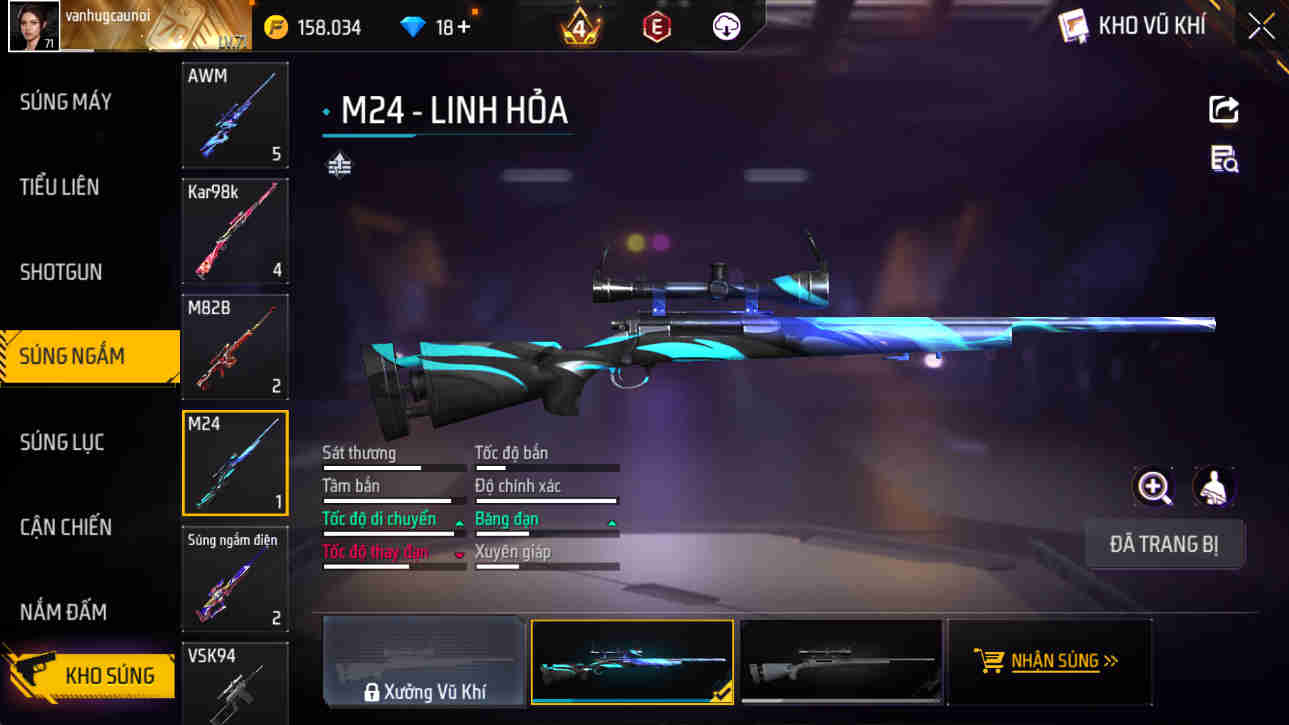The height and width of the screenshot is (725, 1289).
Task: Click the rank badge with level 4
Action: [x=577, y=26]
